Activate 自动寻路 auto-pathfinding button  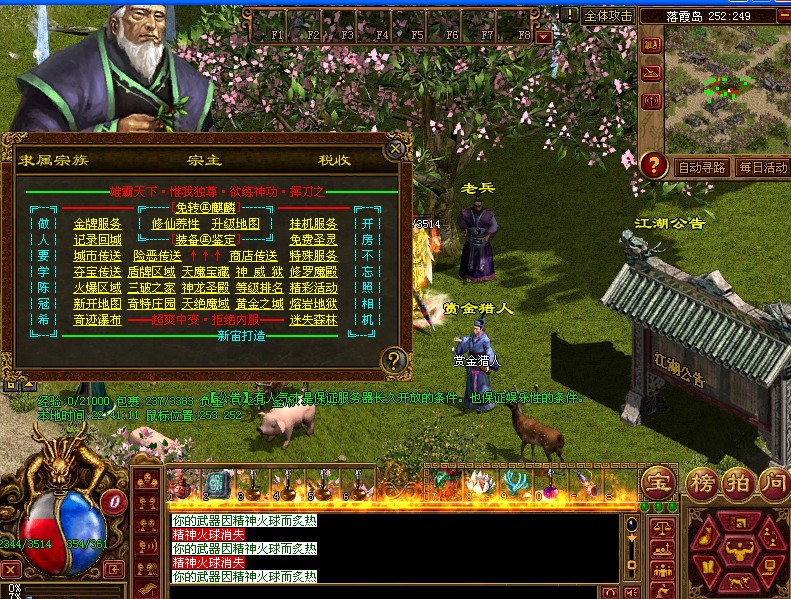point(701,167)
